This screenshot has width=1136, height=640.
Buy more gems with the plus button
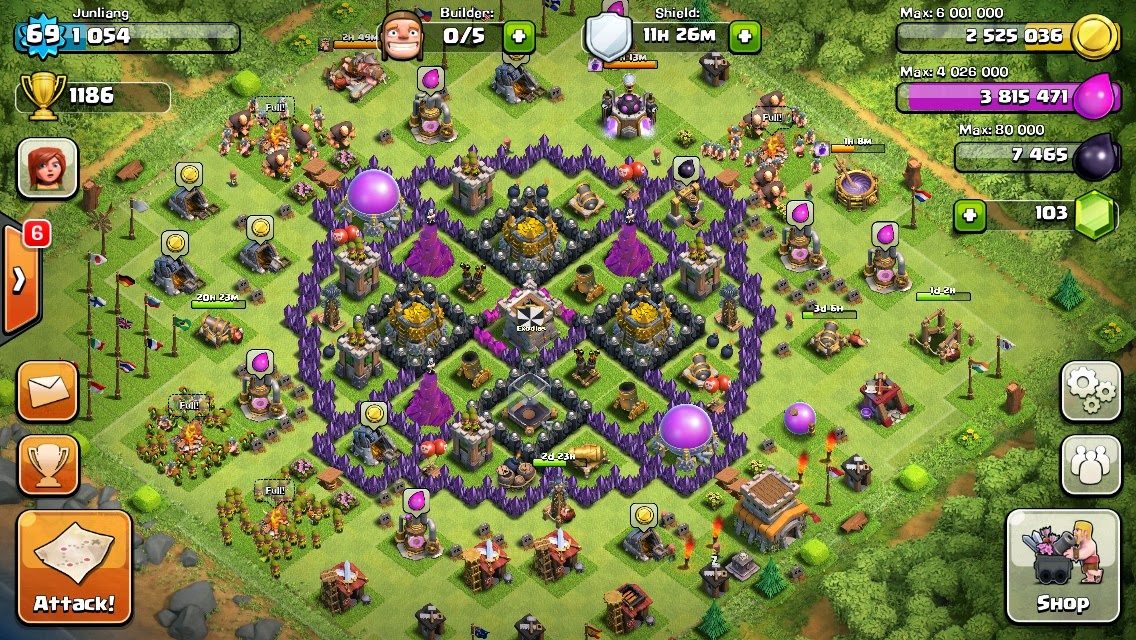point(968,214)
